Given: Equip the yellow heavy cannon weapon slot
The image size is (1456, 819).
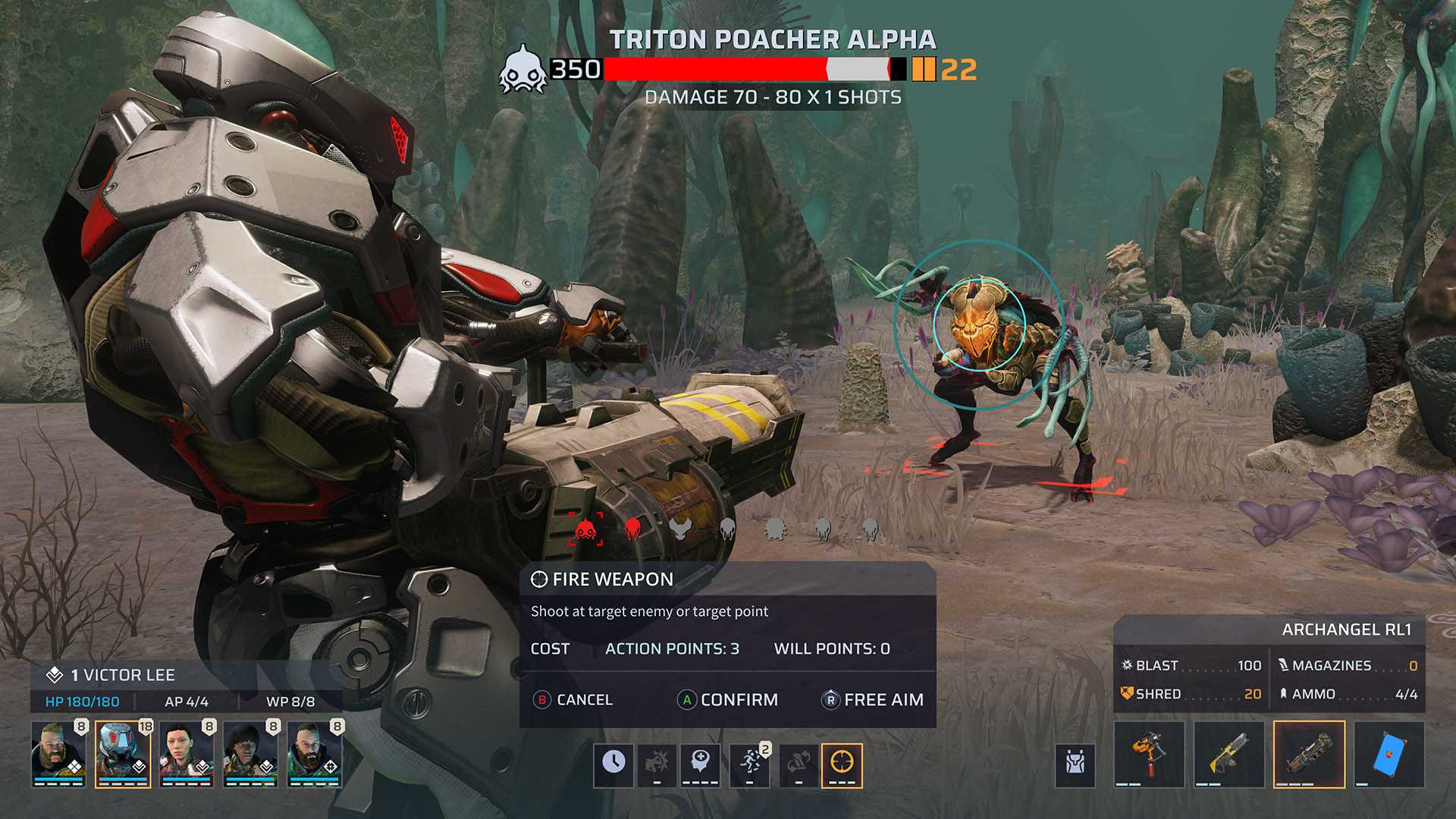Looking at the screenshot, I should click(x=1228, y=755).
